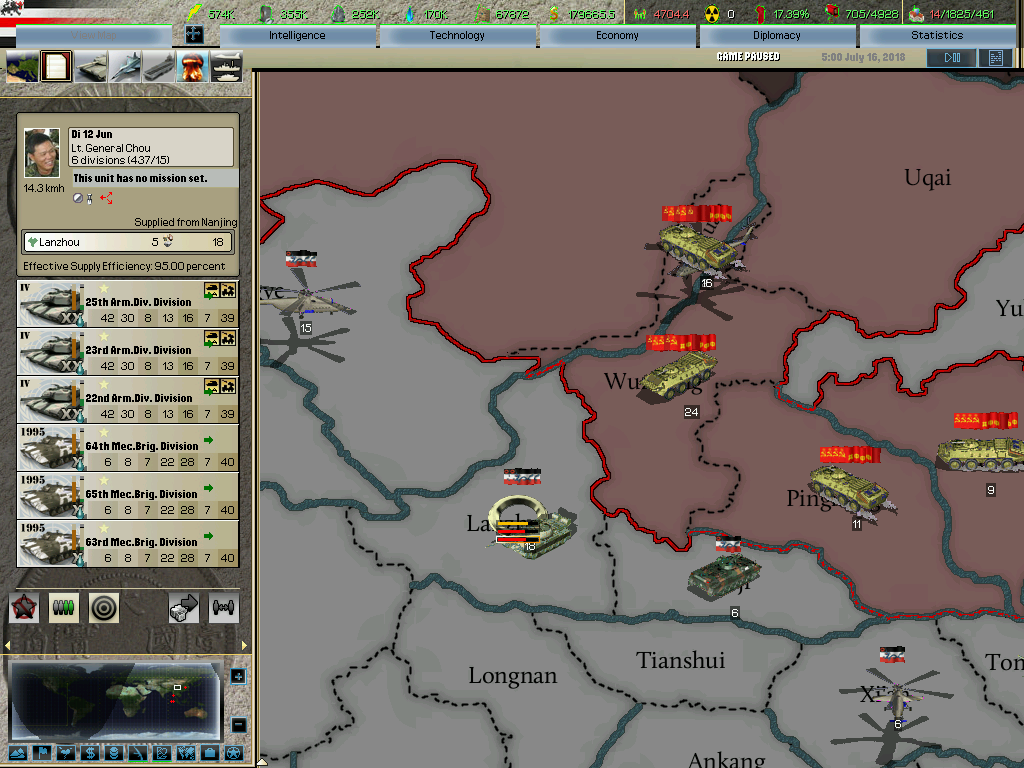The image size is (1024, 768).
Task: Select the 25th Arm.Div. Division row
Action: coord(128,304)
